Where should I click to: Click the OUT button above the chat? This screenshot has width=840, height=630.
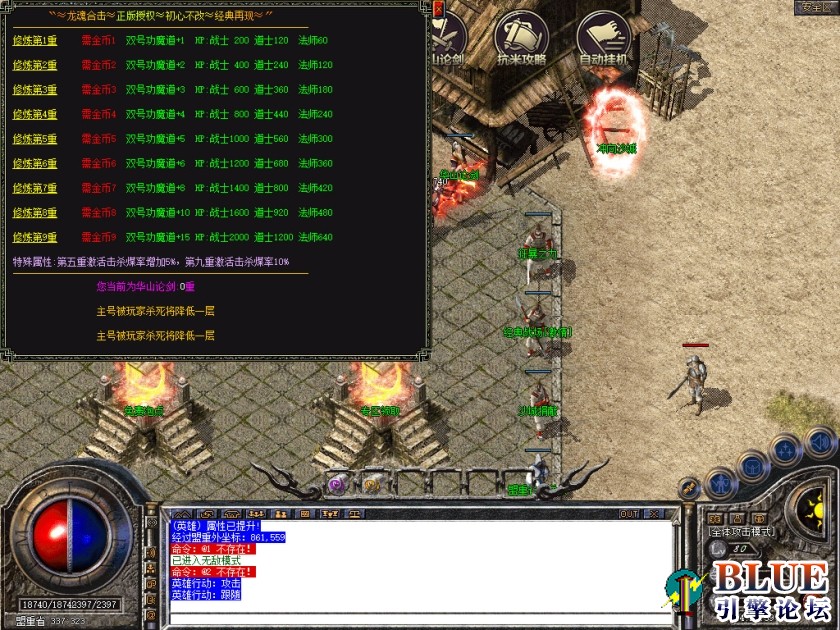(x=629, y=514)
